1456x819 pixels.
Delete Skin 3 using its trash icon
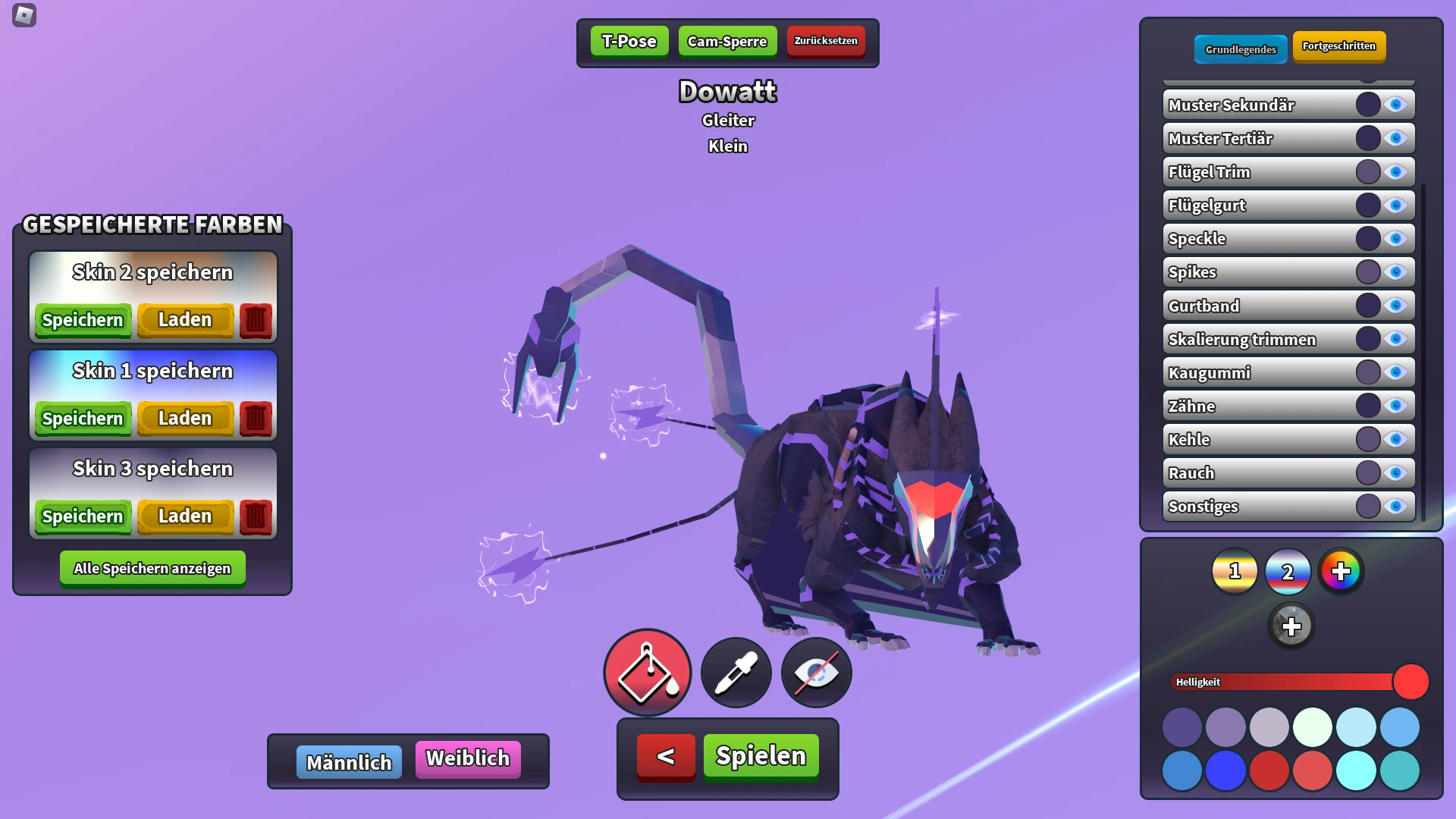[x=255, y=516]
